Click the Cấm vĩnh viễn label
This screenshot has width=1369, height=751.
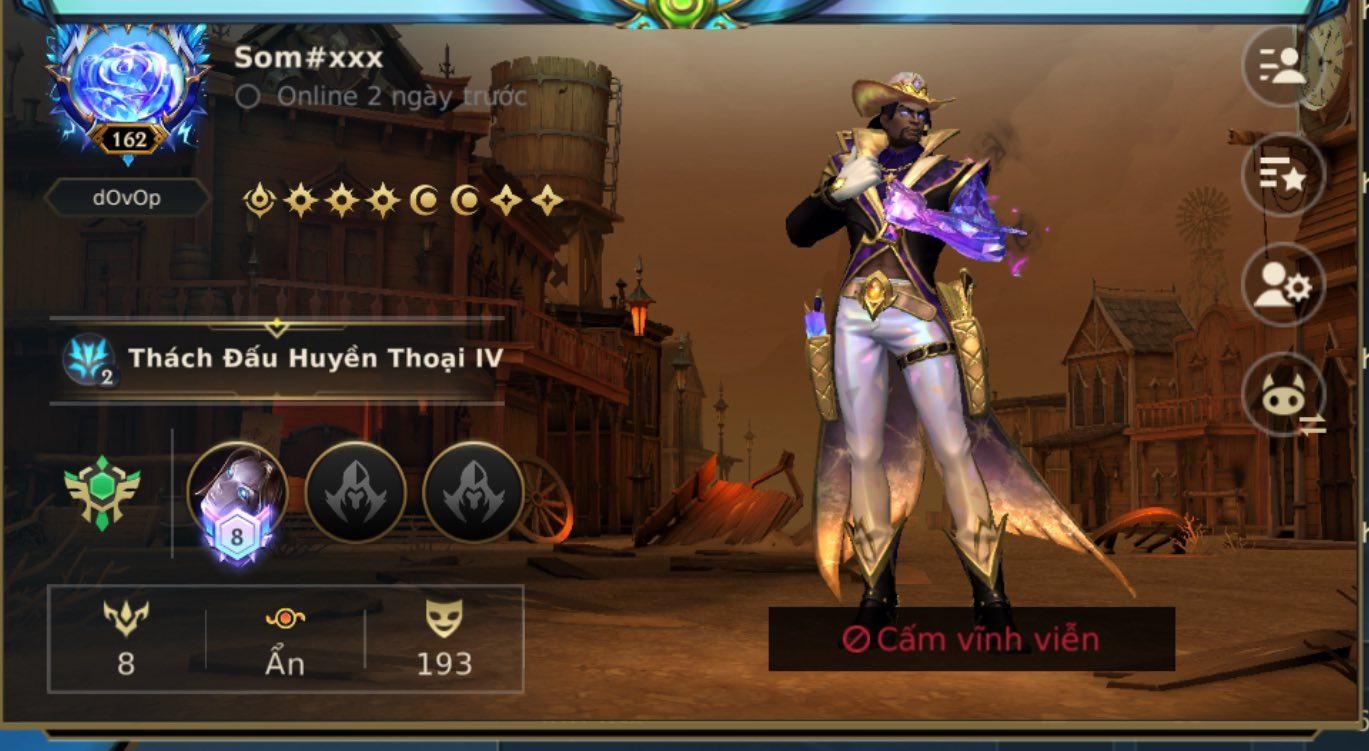(x=971, y=639)
